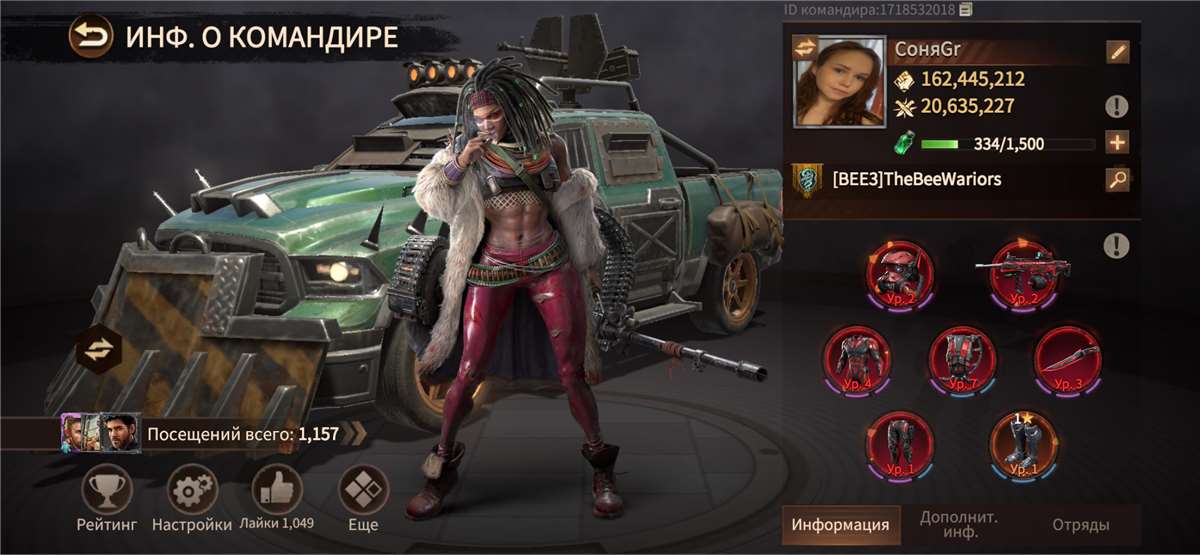
Task: Select the knife equipment slot
Action: tap(1067, 357)
